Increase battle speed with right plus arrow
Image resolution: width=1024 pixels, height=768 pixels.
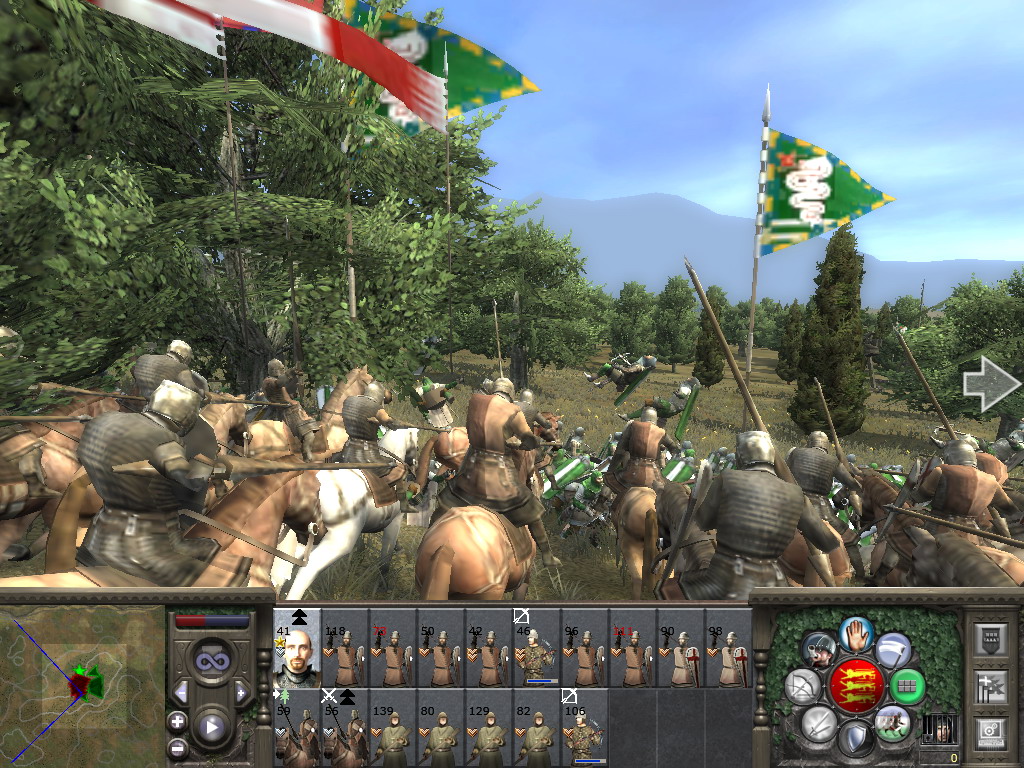pyautogui.click(x=241, y=692)
